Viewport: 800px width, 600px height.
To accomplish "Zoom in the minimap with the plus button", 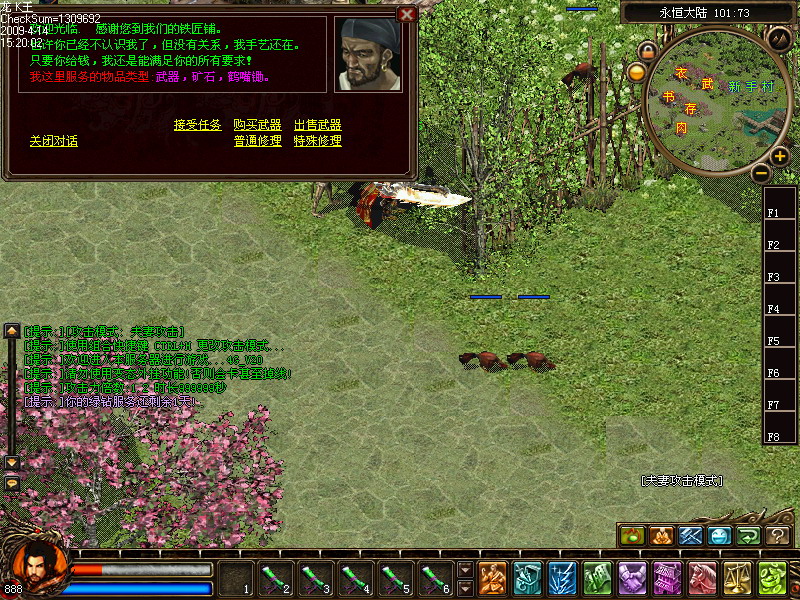I will (x=779, y=156).
